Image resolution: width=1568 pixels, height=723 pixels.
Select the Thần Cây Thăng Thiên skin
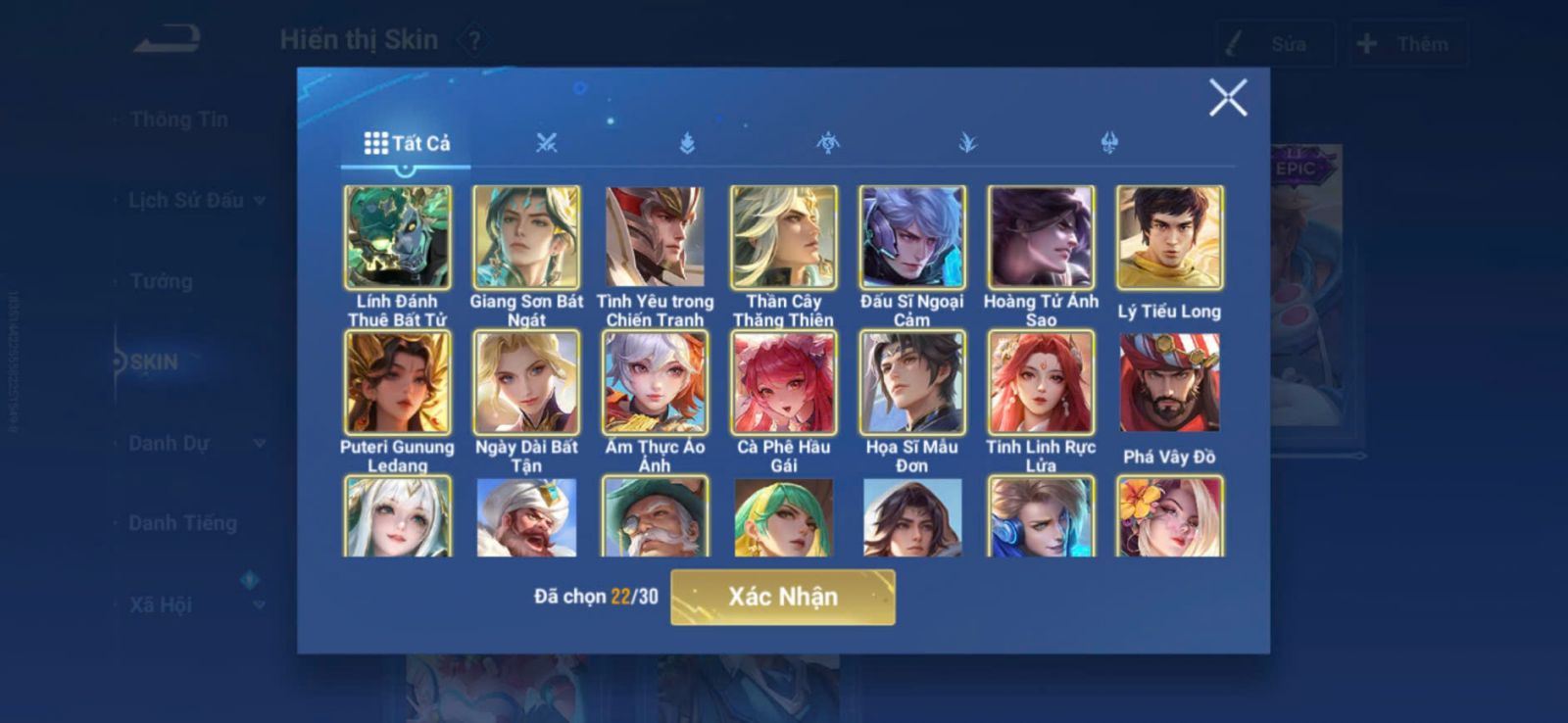[x=783, y=237]
